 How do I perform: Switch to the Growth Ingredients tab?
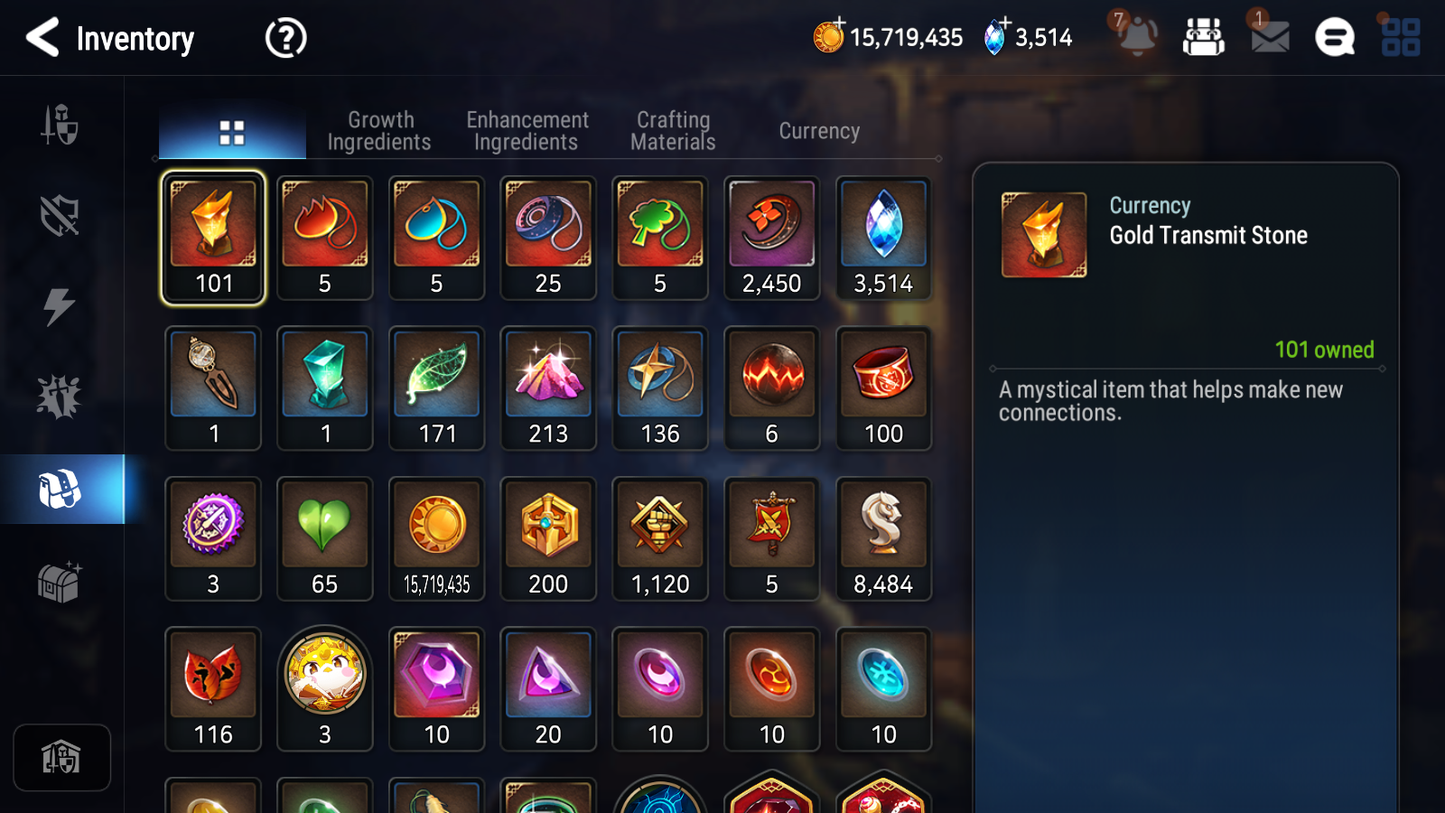pyautogui.click(x=379, y=130)
